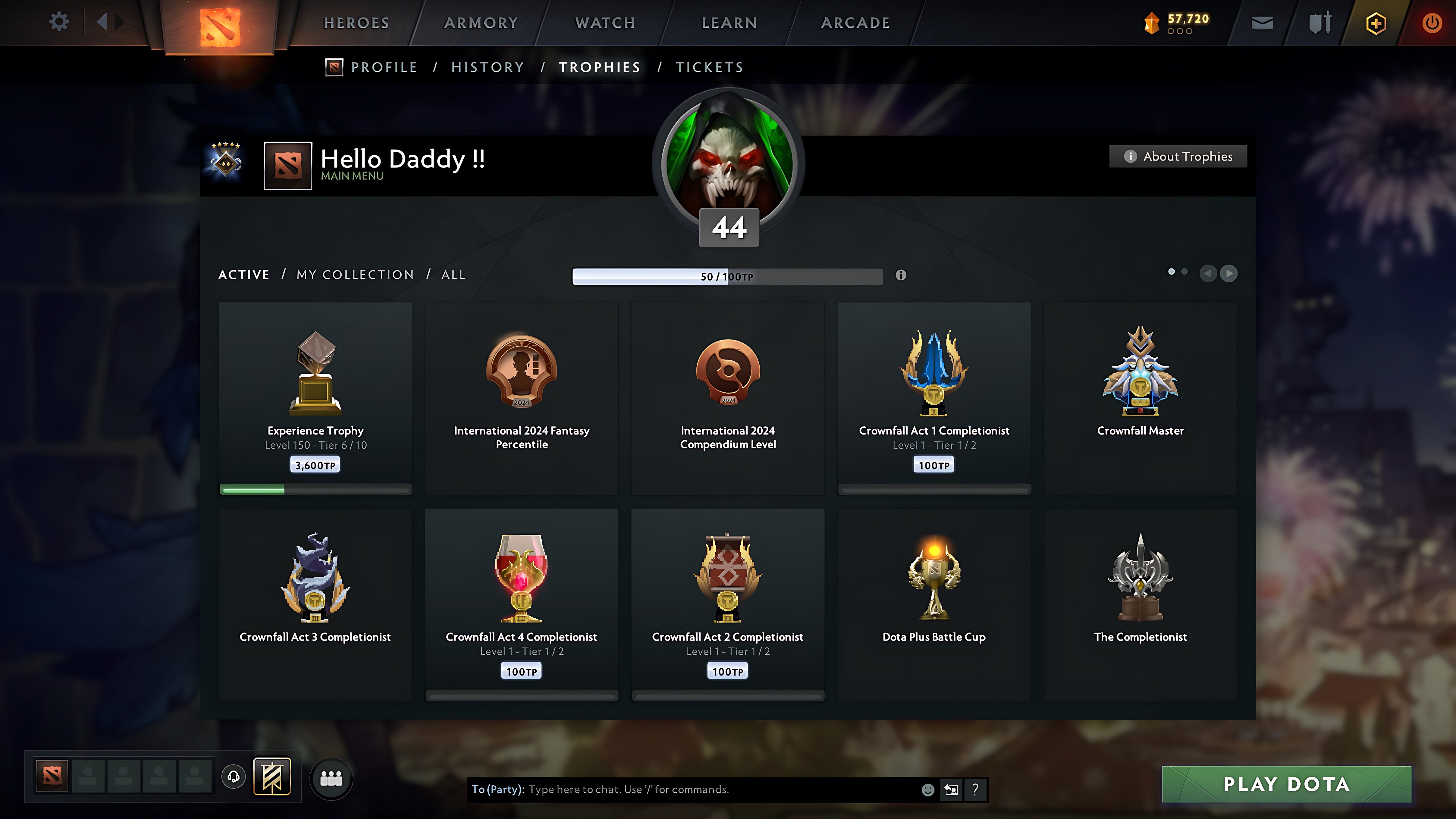This screenshot has height=819, width=1456.
Task: Open the ARCADE menu
Action: [x=855, y=22]
